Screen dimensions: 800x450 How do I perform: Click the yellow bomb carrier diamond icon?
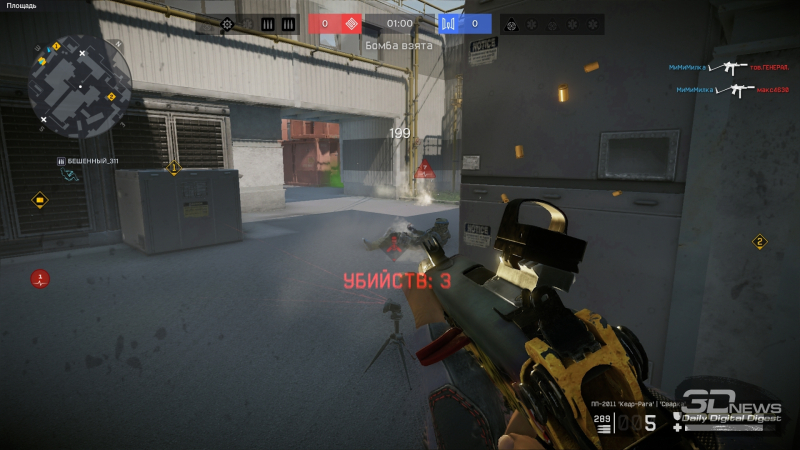click(x=39, y=200)
